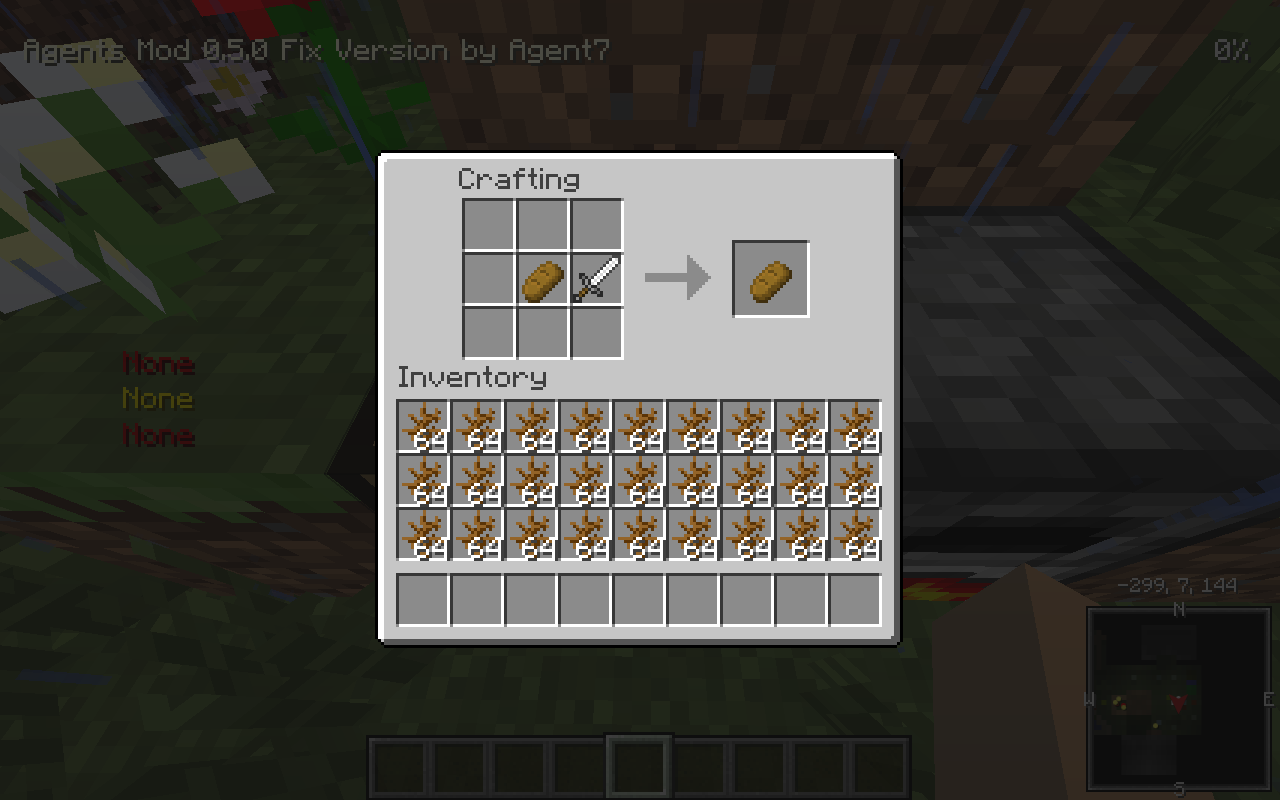1280x800 pixels.
Task: Click the dead bush stack in the top-right inventory slot
Action: (x=855, y=424)
